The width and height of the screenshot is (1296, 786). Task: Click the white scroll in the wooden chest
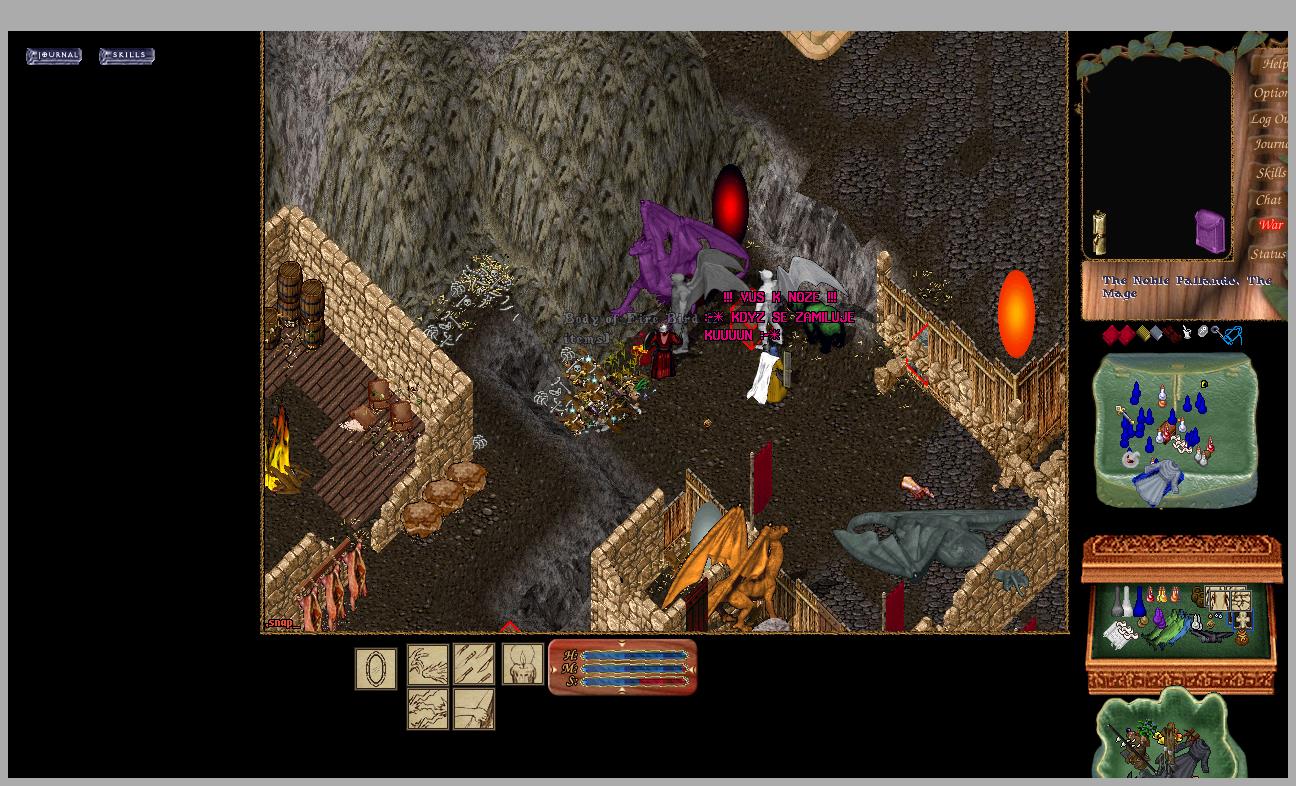pyautogui.click(x=1119, y=634)
